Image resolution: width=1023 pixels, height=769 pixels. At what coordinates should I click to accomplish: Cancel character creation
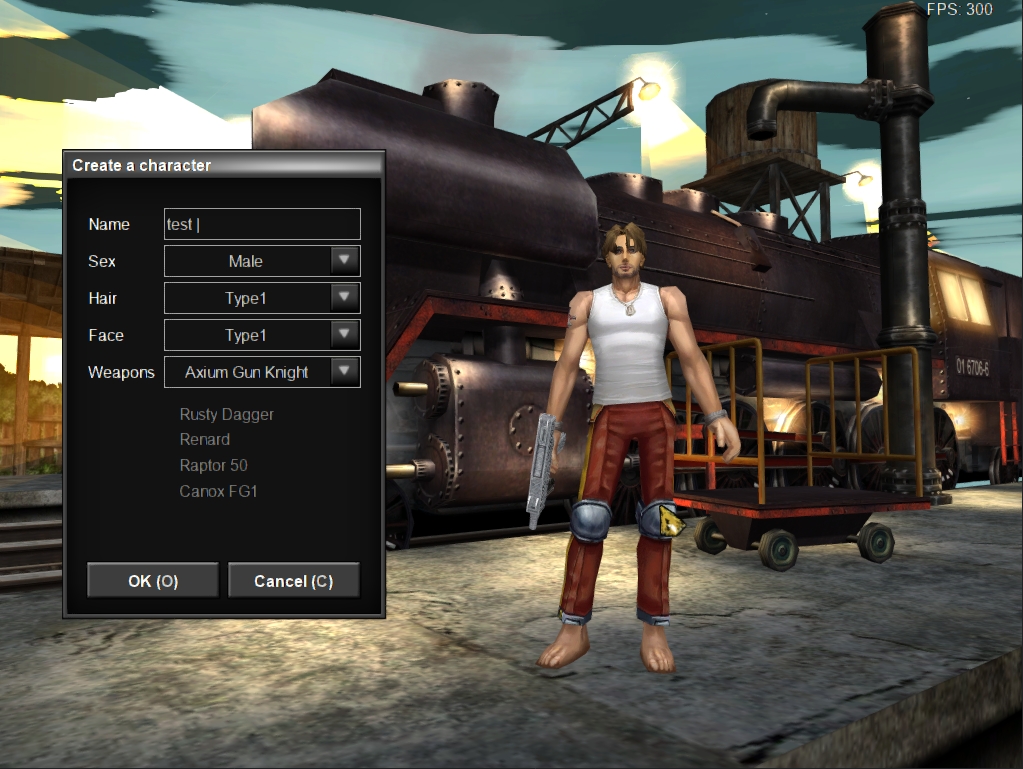[x=293, y=581]
